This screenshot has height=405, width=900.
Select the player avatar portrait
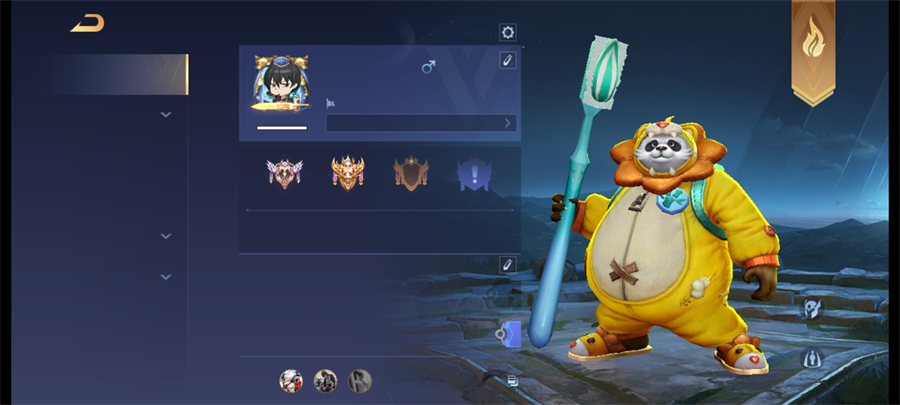(x=281, y=84)
